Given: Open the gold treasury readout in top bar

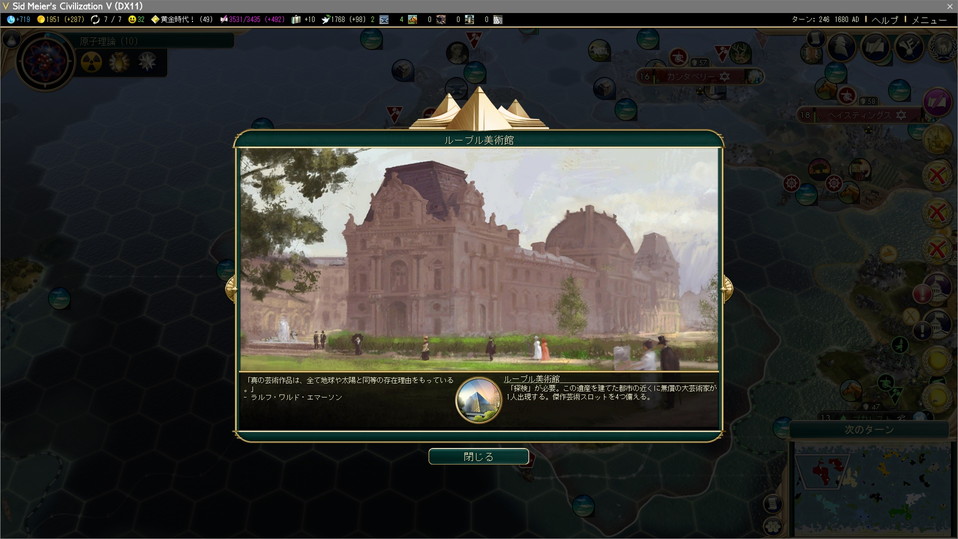Looking at the screenshot, I should pos(60,19).
